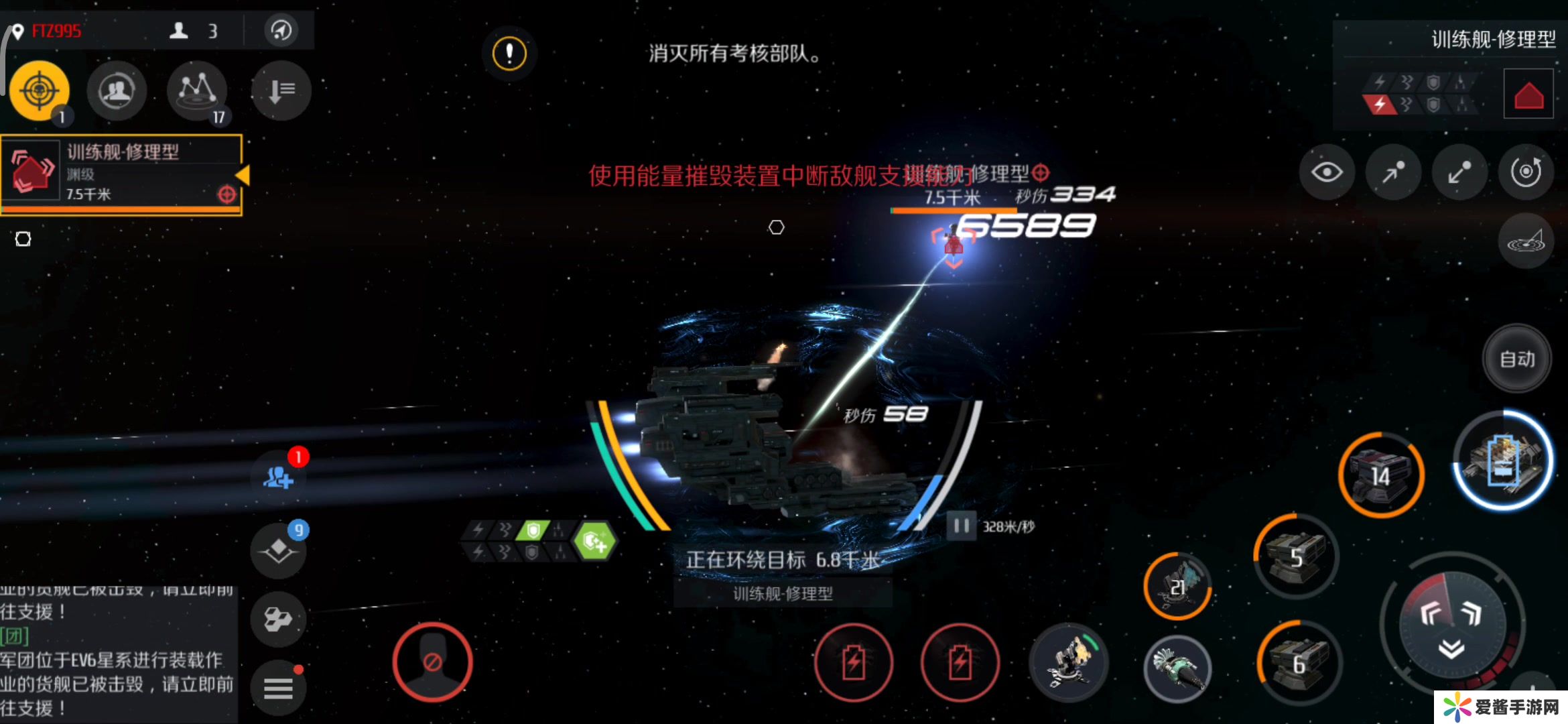Image resolution: width=1568 pixels, height=724 pixels.
Task: Open the fleet members tab
Action: [117, 90]
